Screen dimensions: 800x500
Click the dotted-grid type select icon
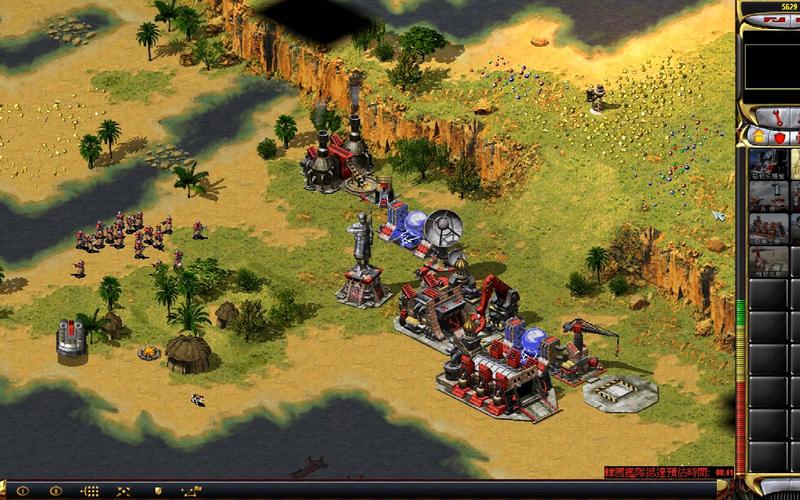[x=89, y=490]
